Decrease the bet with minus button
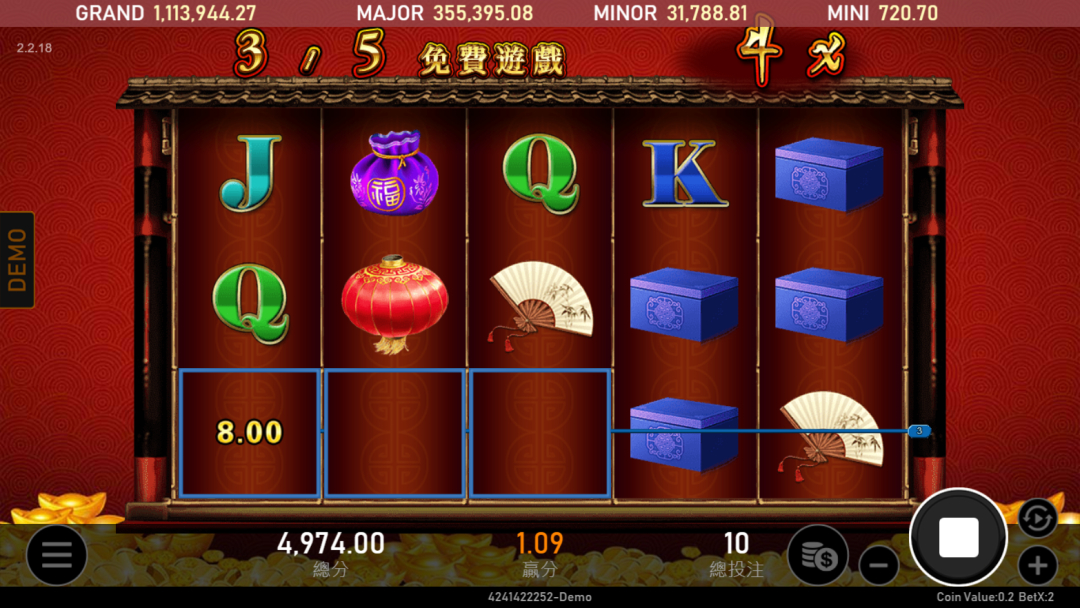This screenshot has height=608, width=1080. click(878, 566)
